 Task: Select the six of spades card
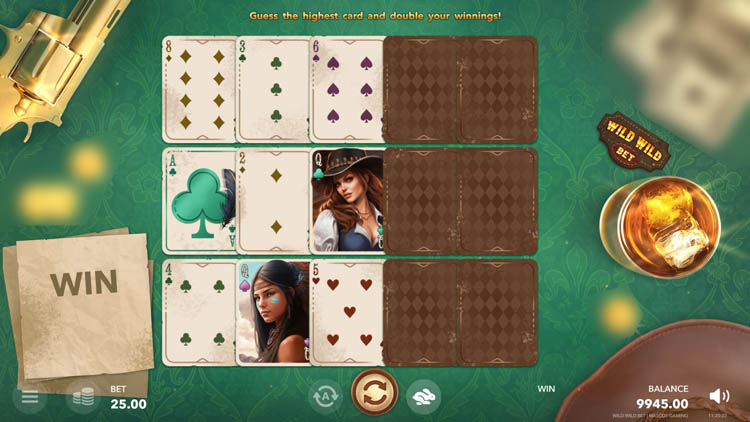coord(347,89)
